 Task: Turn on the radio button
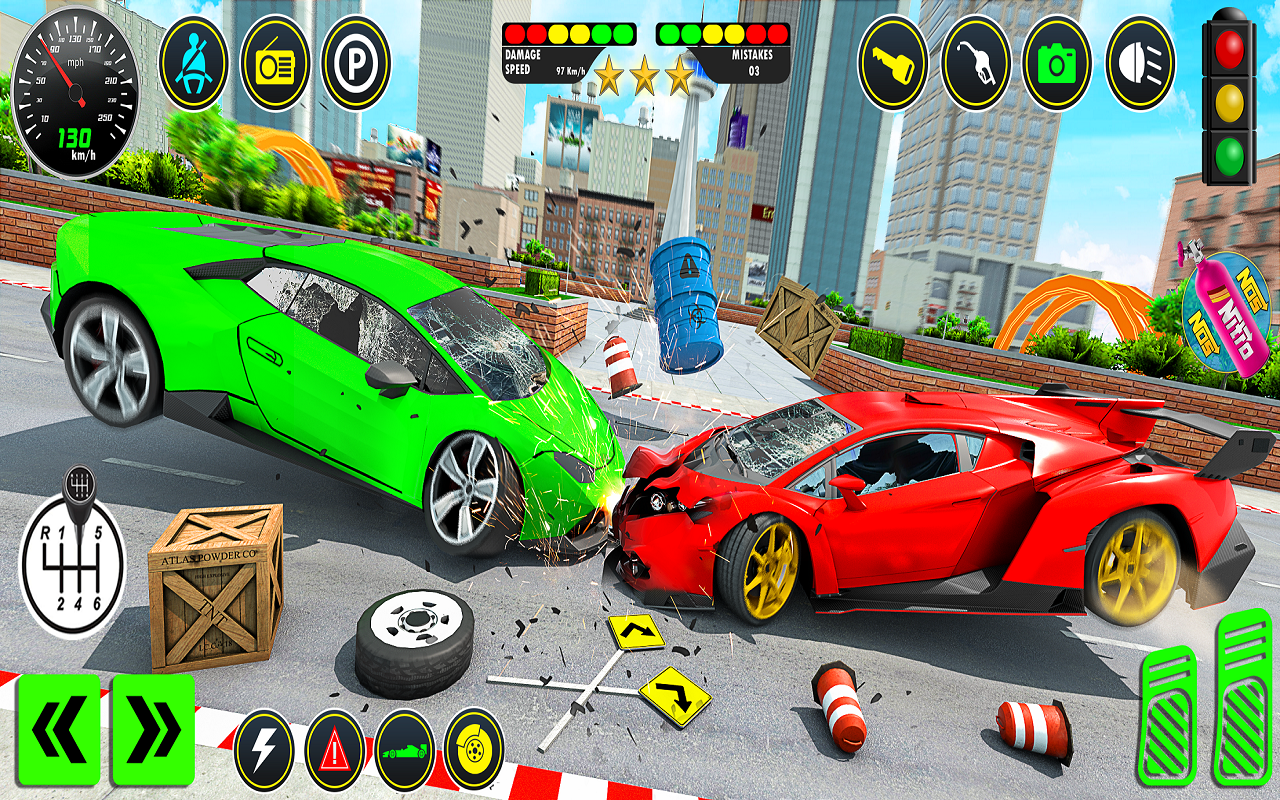pos(274,62)
